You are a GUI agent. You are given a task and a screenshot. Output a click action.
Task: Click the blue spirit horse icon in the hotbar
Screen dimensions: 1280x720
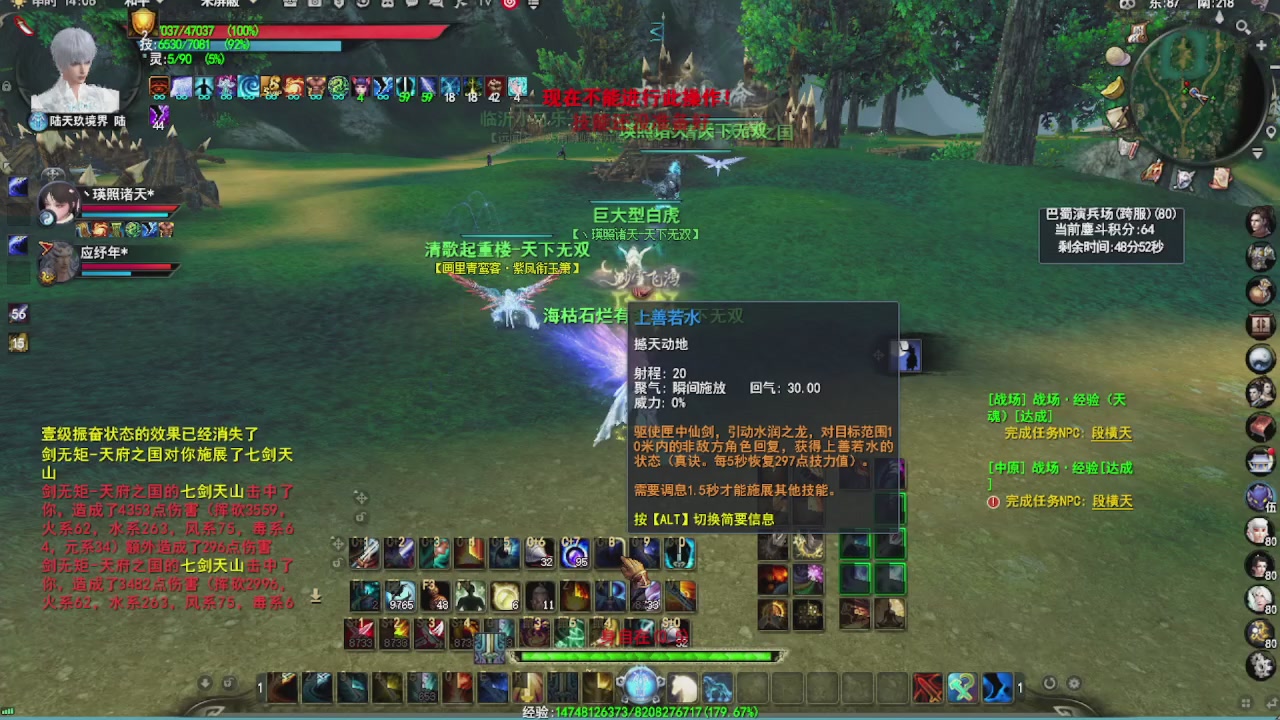pos(719,688)
